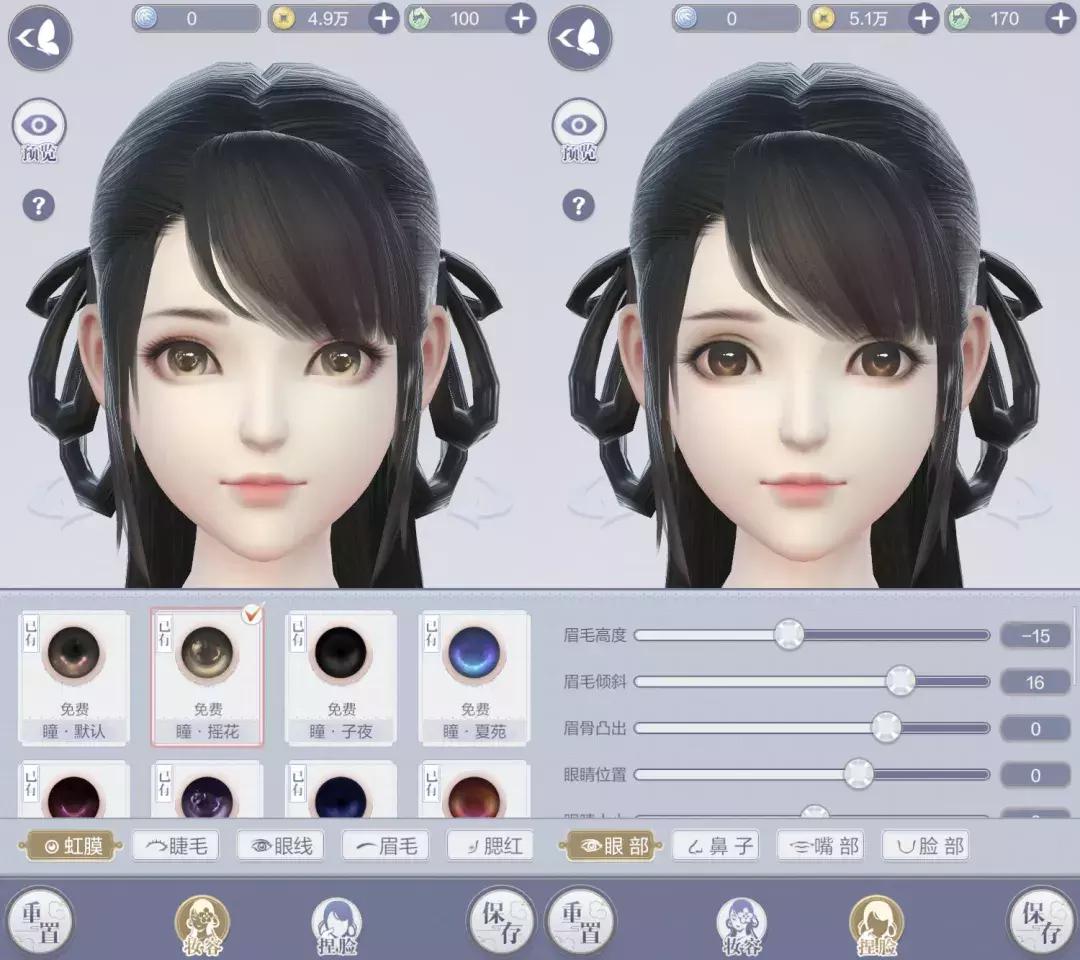Open the 腮红 blush tab

coord(491,846)
